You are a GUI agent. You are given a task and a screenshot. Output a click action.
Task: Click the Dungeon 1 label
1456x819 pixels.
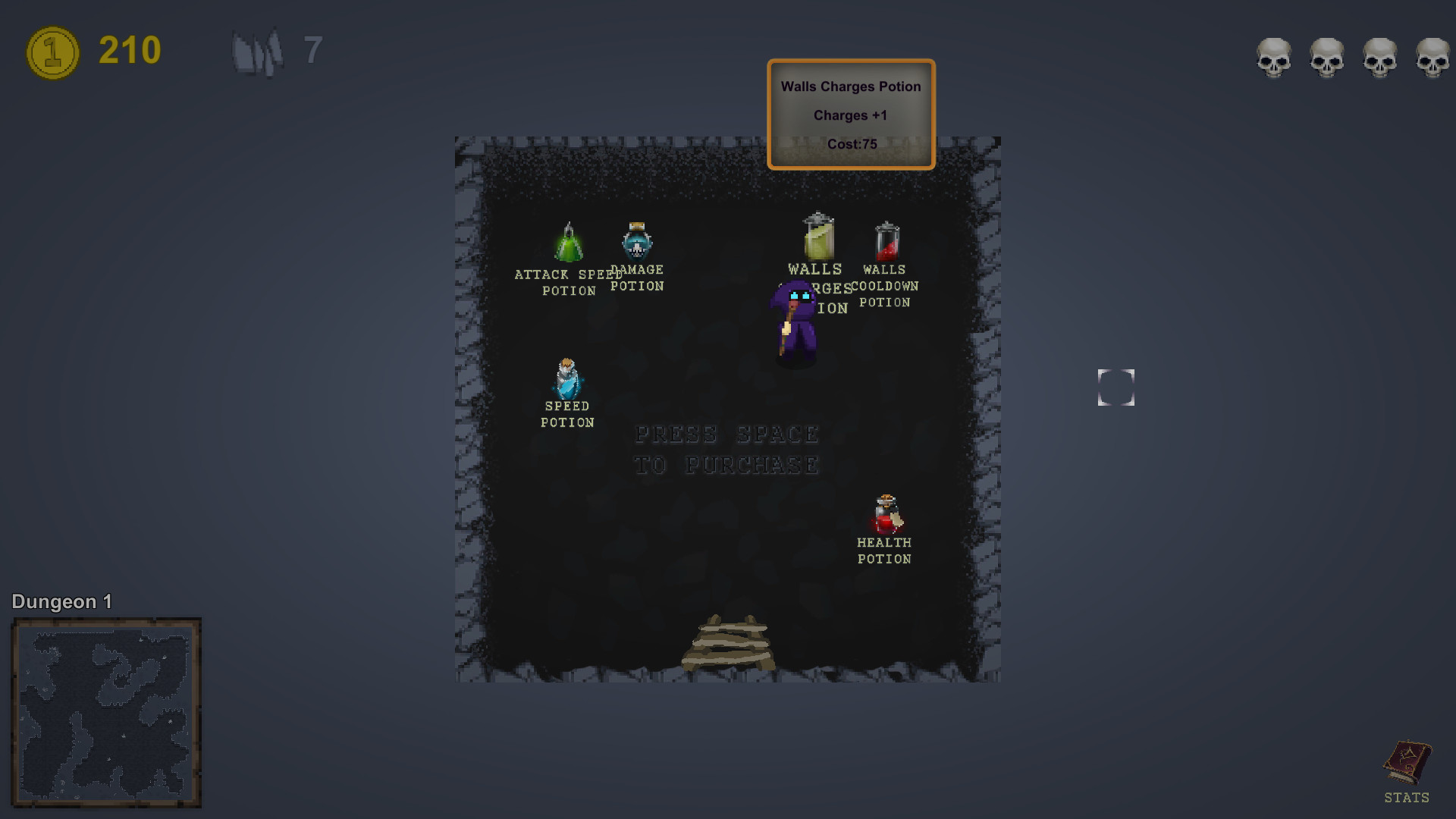click(x=61, y=601)
